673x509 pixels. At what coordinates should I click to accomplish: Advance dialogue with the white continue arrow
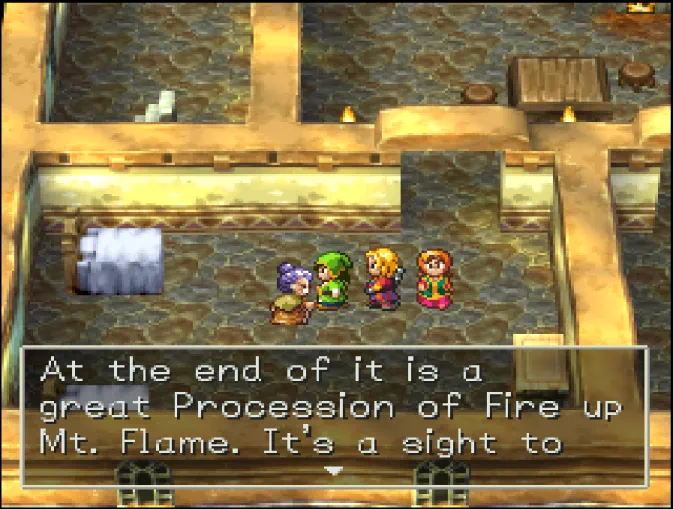click(x=336, y=470)
